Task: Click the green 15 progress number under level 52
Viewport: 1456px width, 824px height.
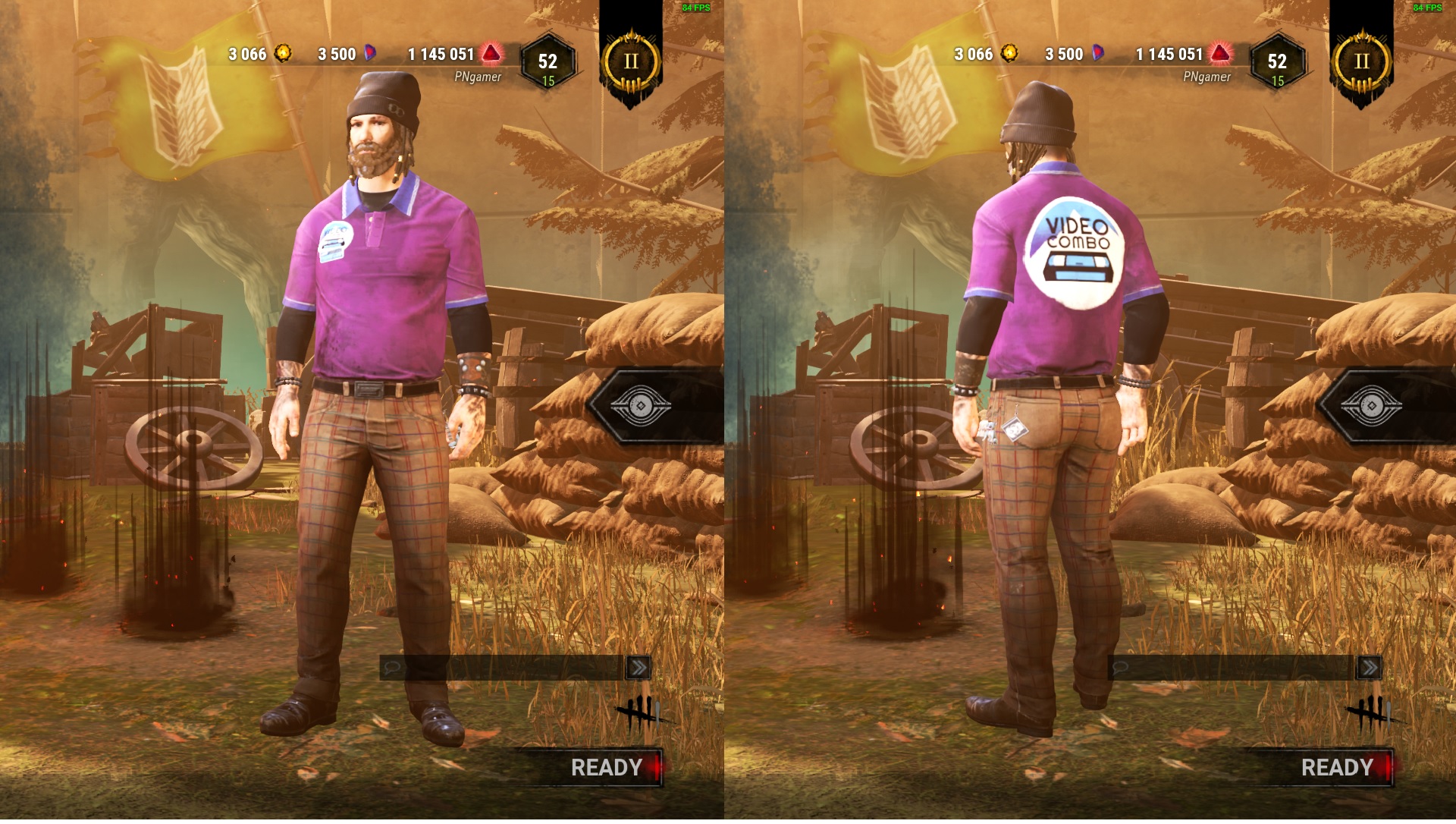Action: point(548,78)
